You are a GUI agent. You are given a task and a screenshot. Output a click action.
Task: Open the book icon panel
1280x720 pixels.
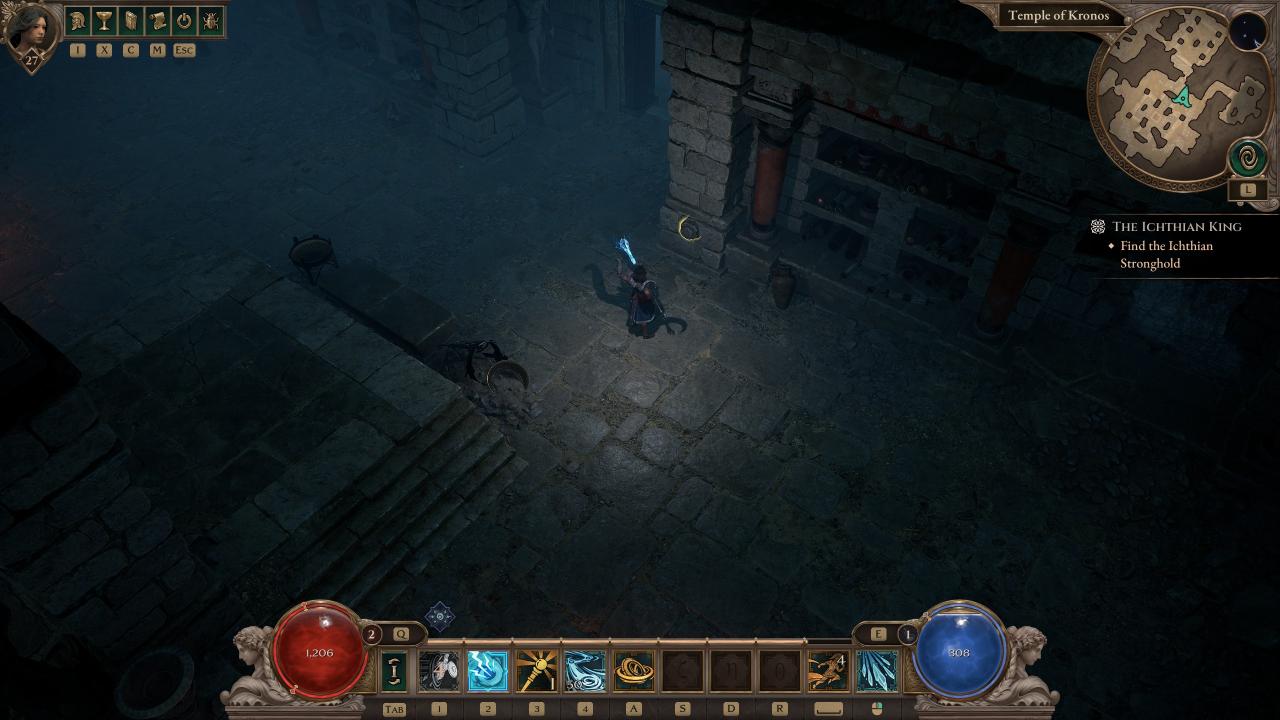131,21
